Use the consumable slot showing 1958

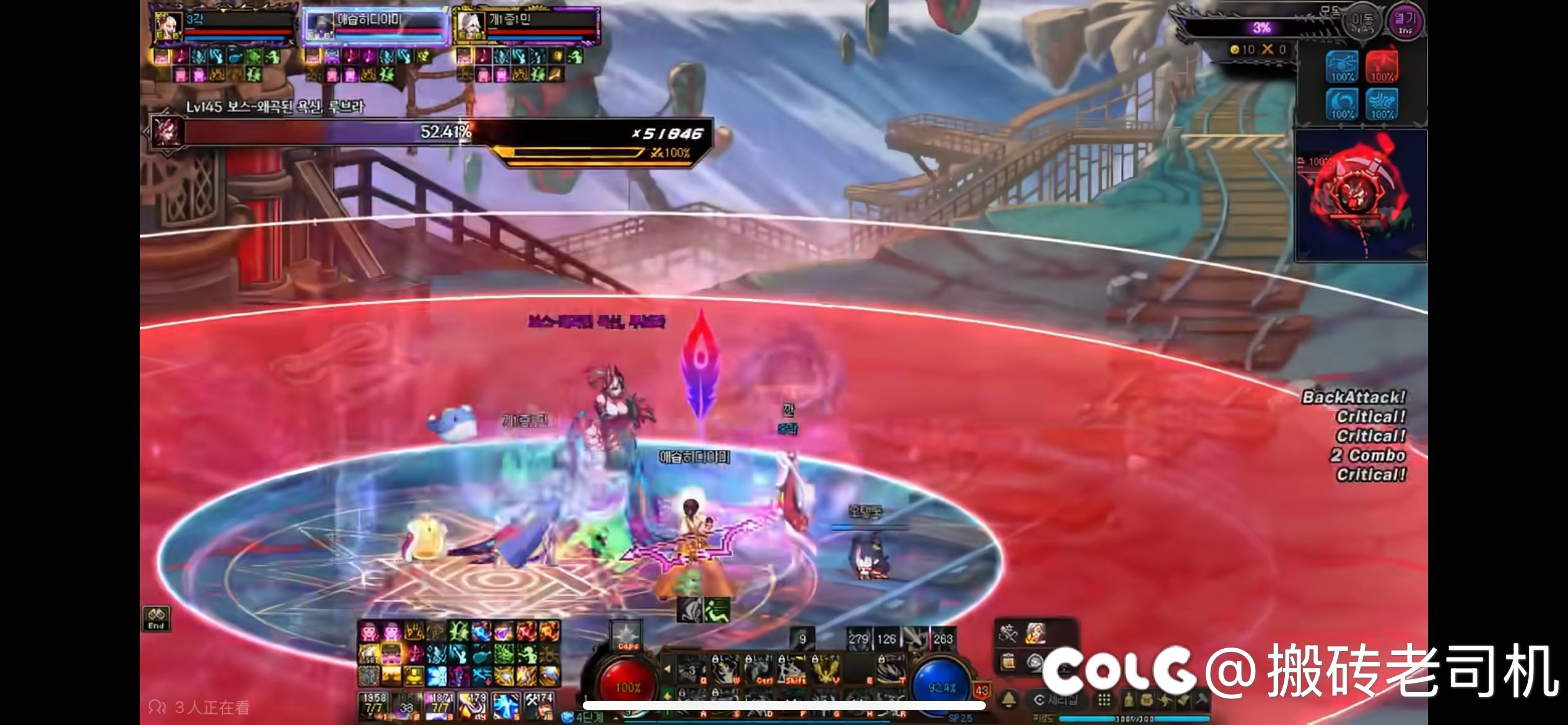click(373, 706)
